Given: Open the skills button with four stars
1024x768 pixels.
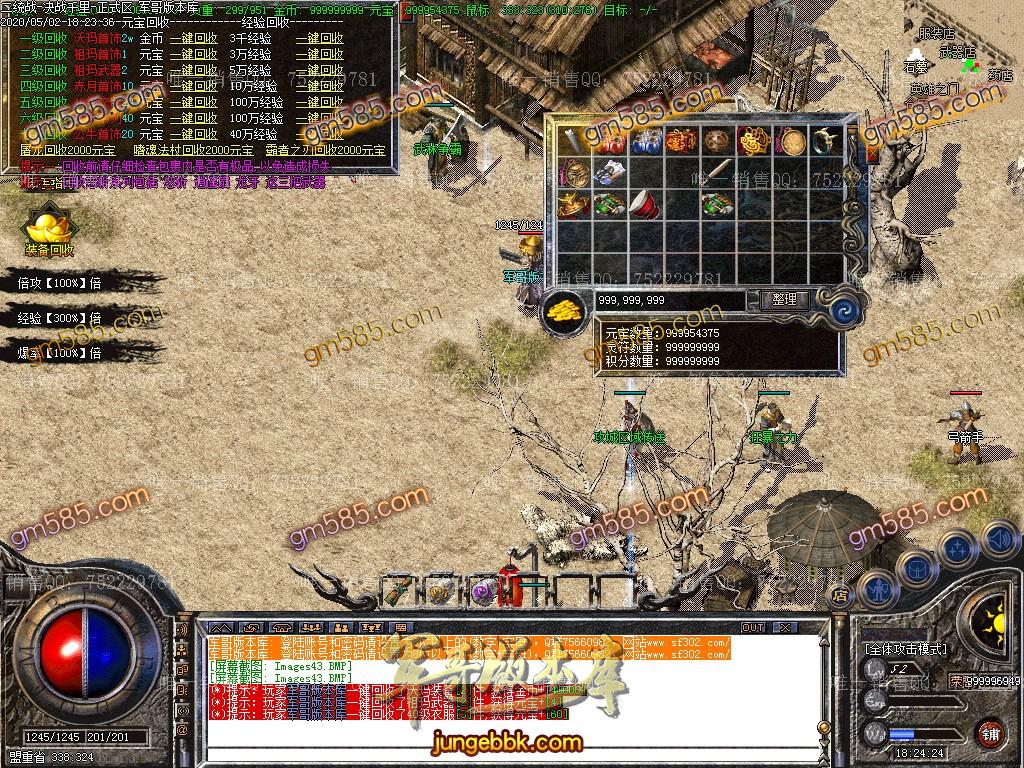Looking at the screenshot, I should (x=957, y=548).
